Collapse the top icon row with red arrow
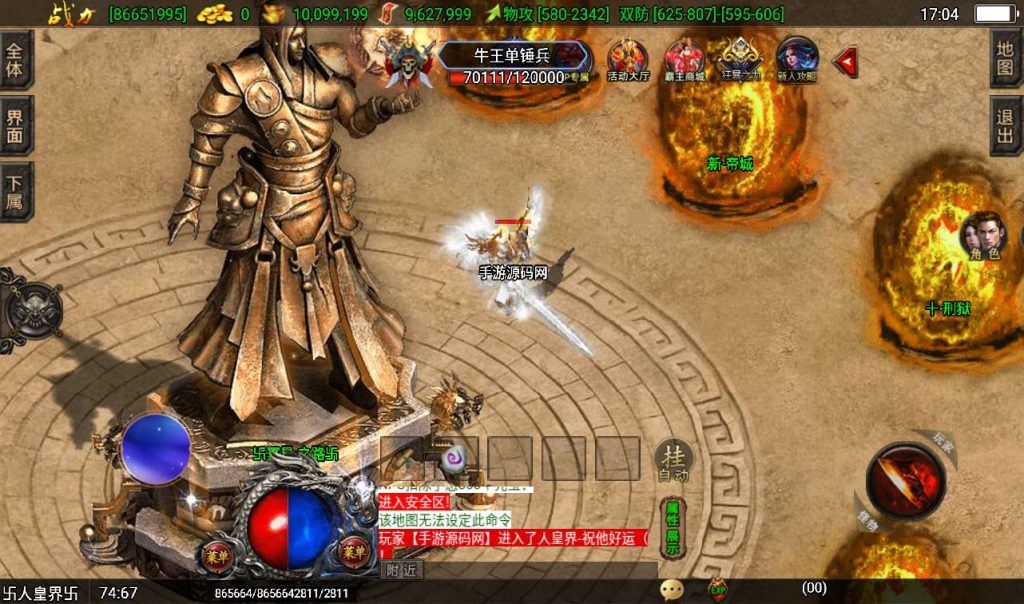Screen dimensions: 1024x604 [846, 62]
